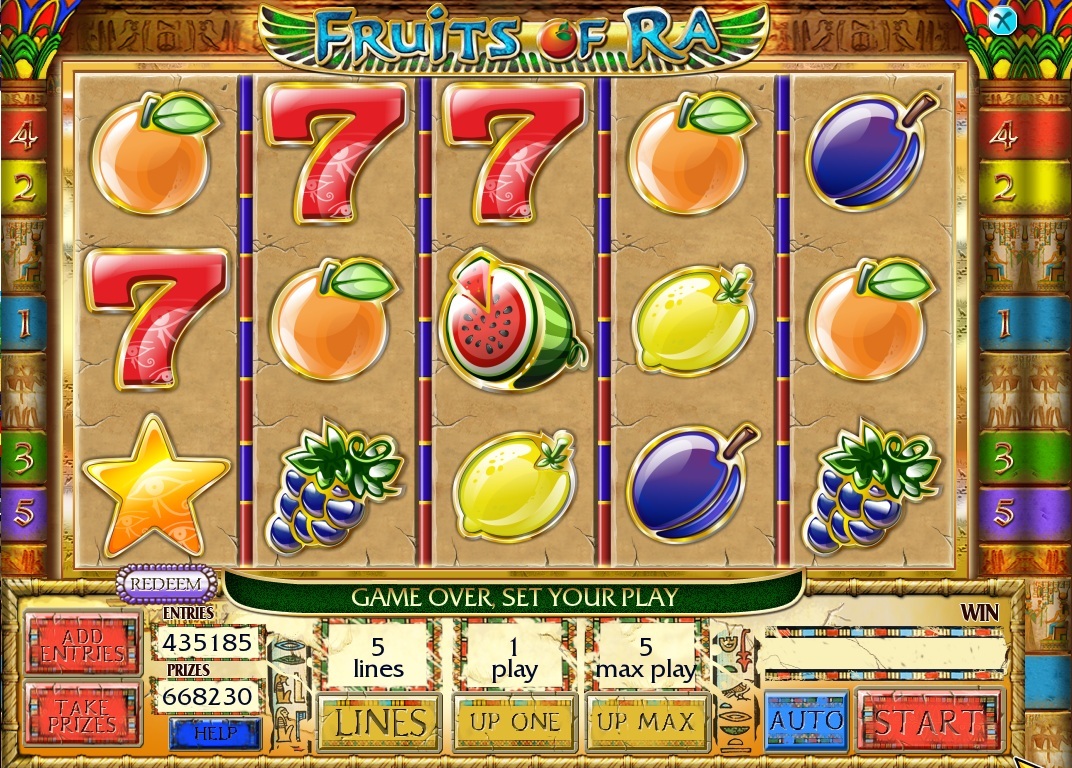Click the UP MAX bet button
Screen dimensions: 1072x768
click(x=646, y=721)
